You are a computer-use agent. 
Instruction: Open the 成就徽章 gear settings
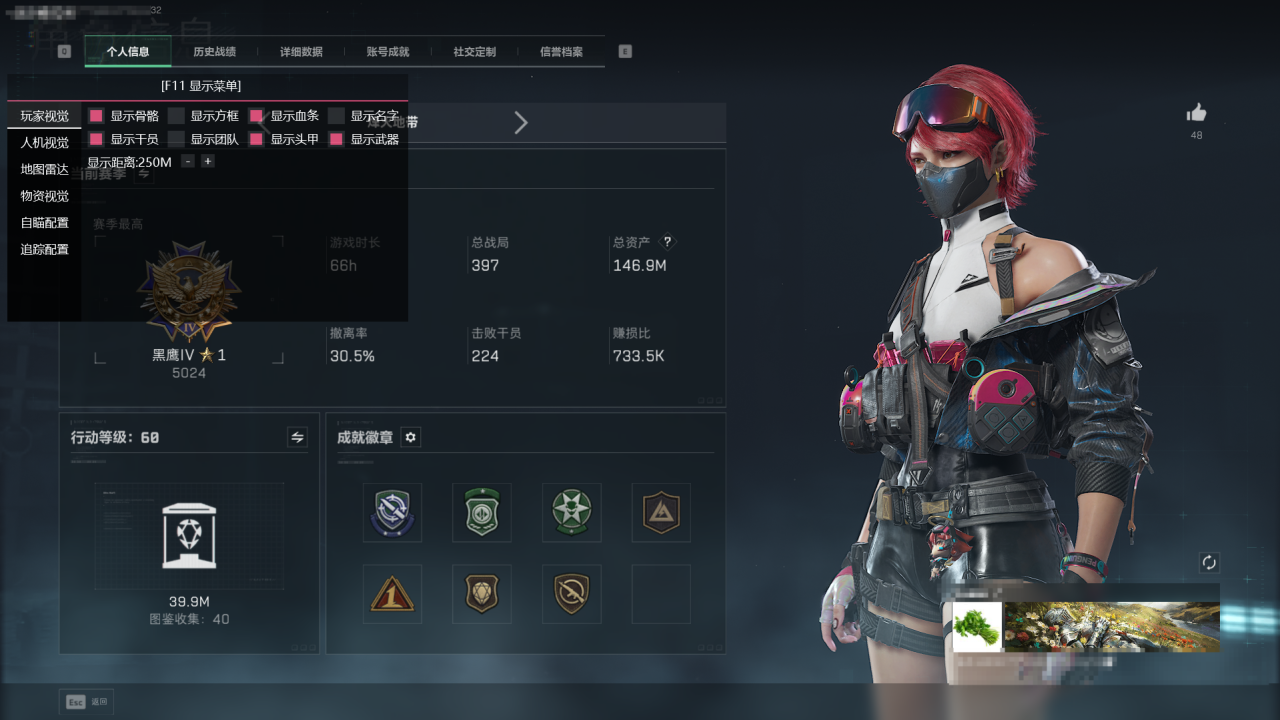pos(410,437)
